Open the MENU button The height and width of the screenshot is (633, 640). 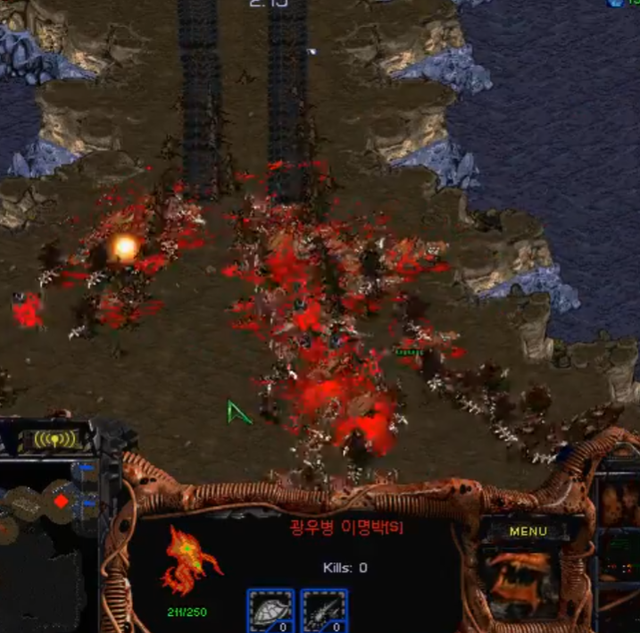528,531
